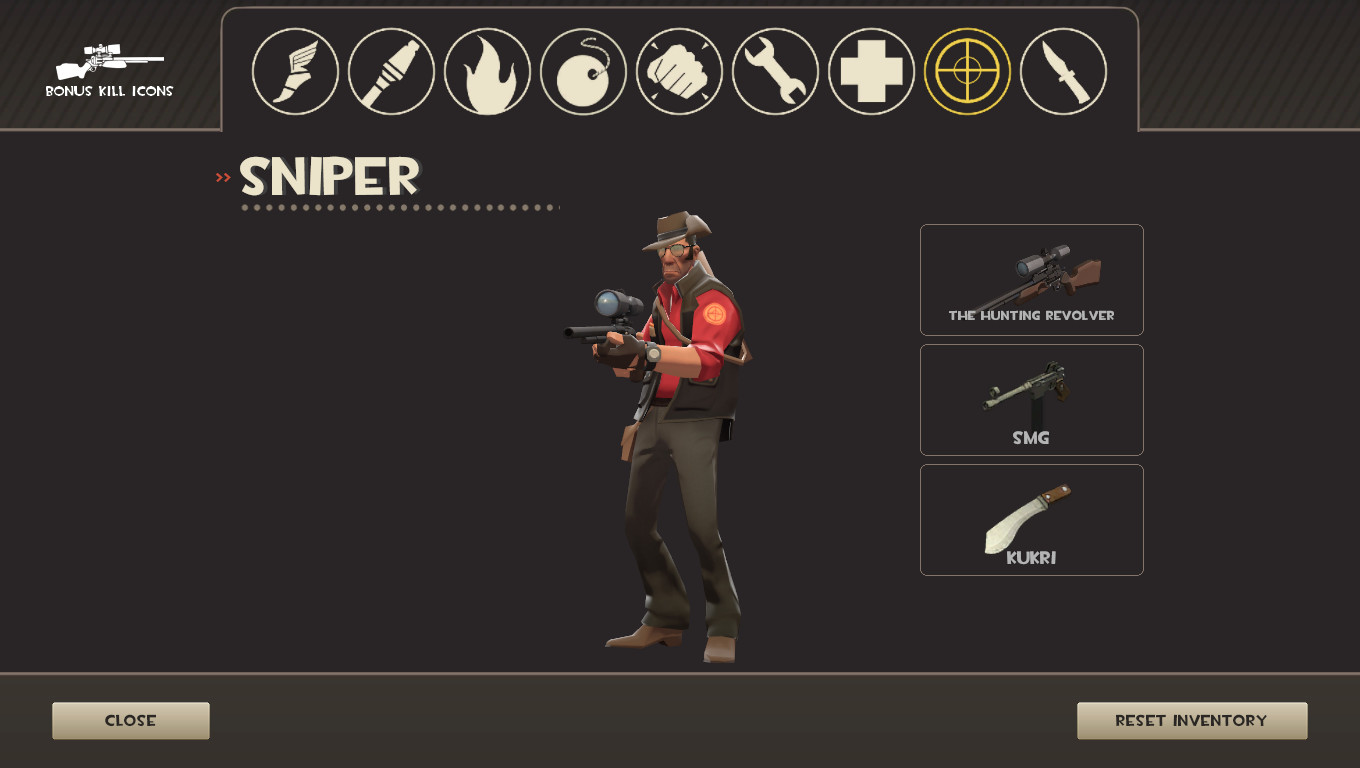Select the Heavy fist class icon

(679, 71)
